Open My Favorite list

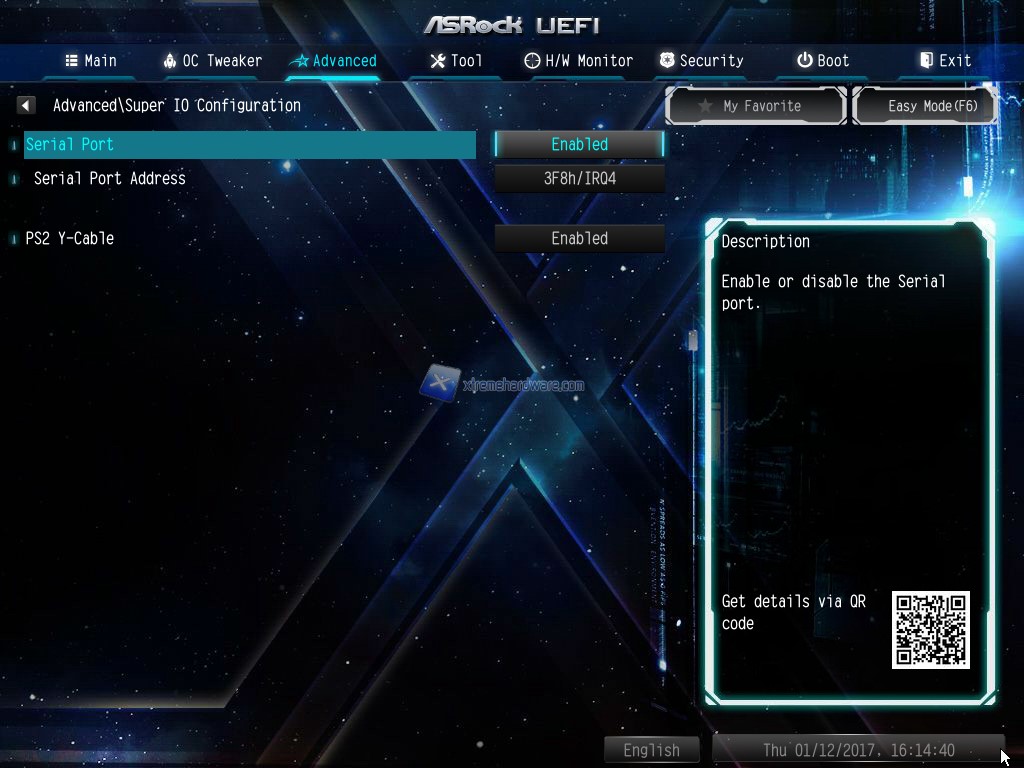(x=756, y=106)
